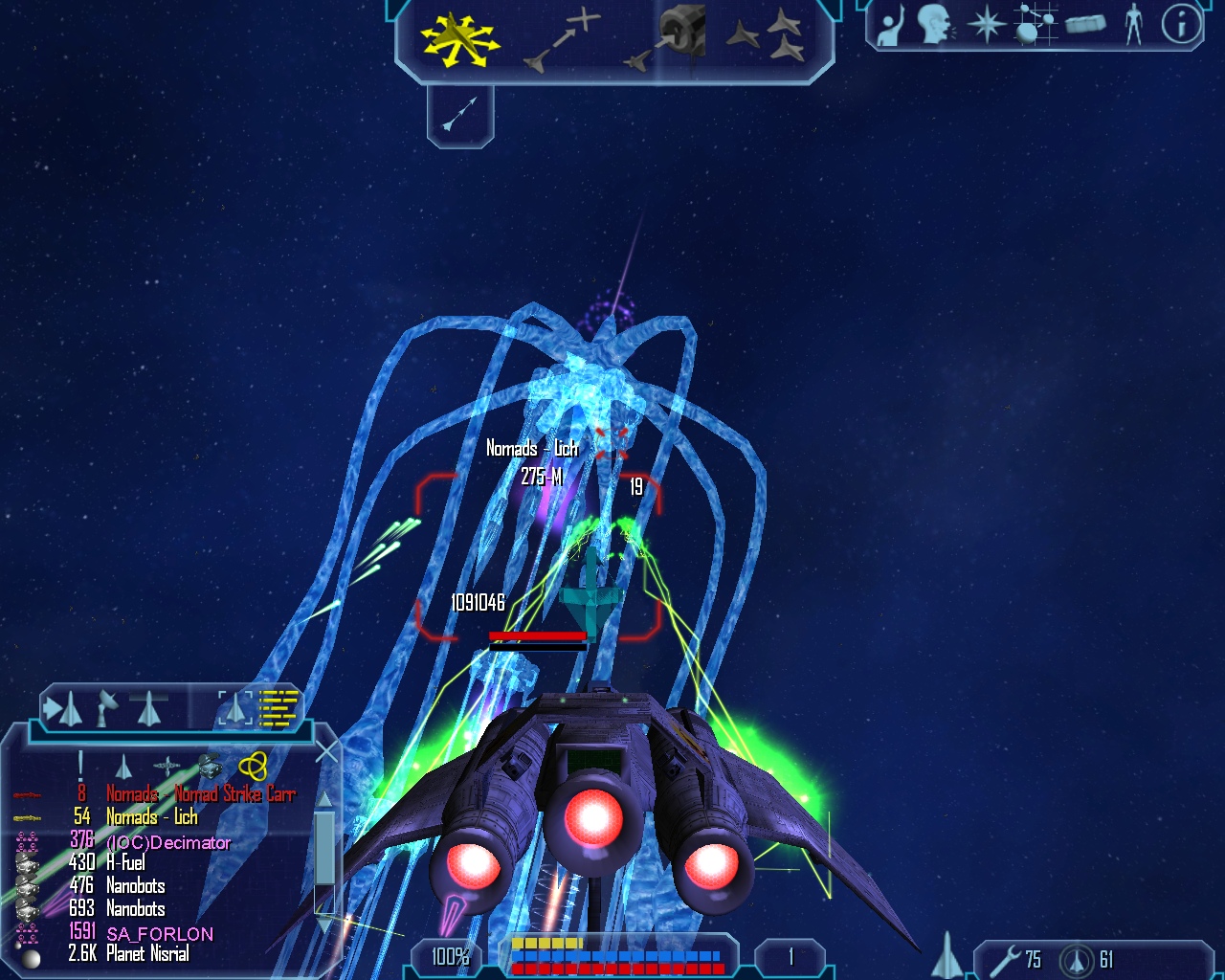The image size is (1225, 980).
Task: Select the go-to maneuver icon
Action: (563, 42)
